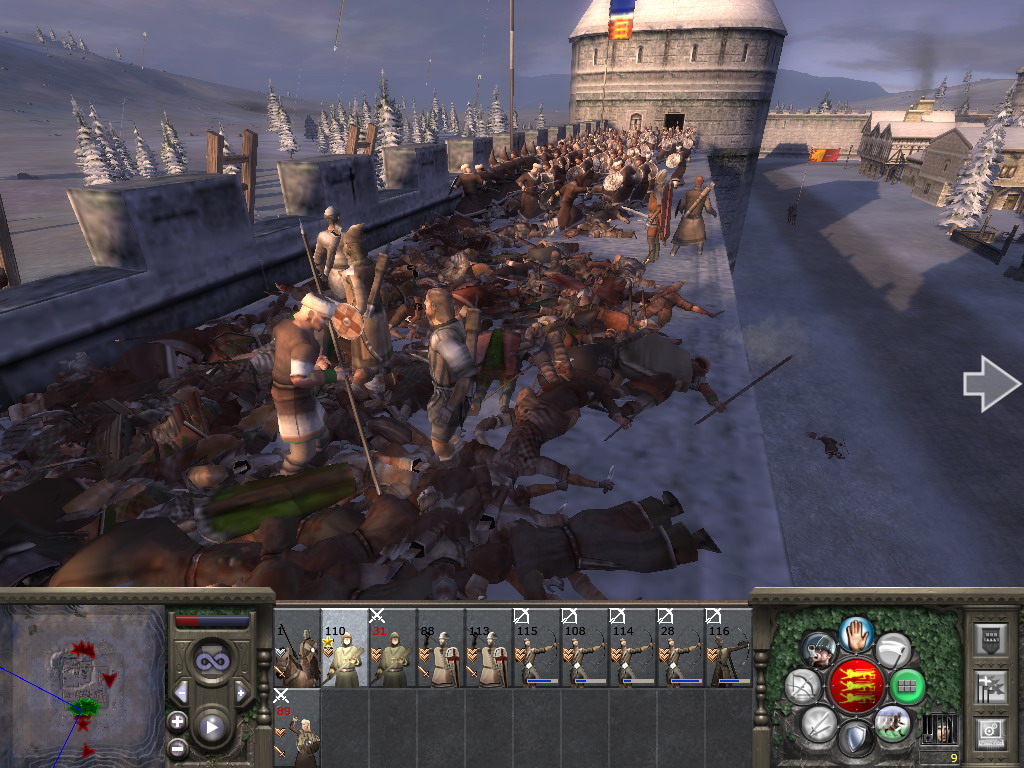Viewport: 1024px width, 768px height.
Task: Zoom out the minimap with minus button
Action: (177, 746)
